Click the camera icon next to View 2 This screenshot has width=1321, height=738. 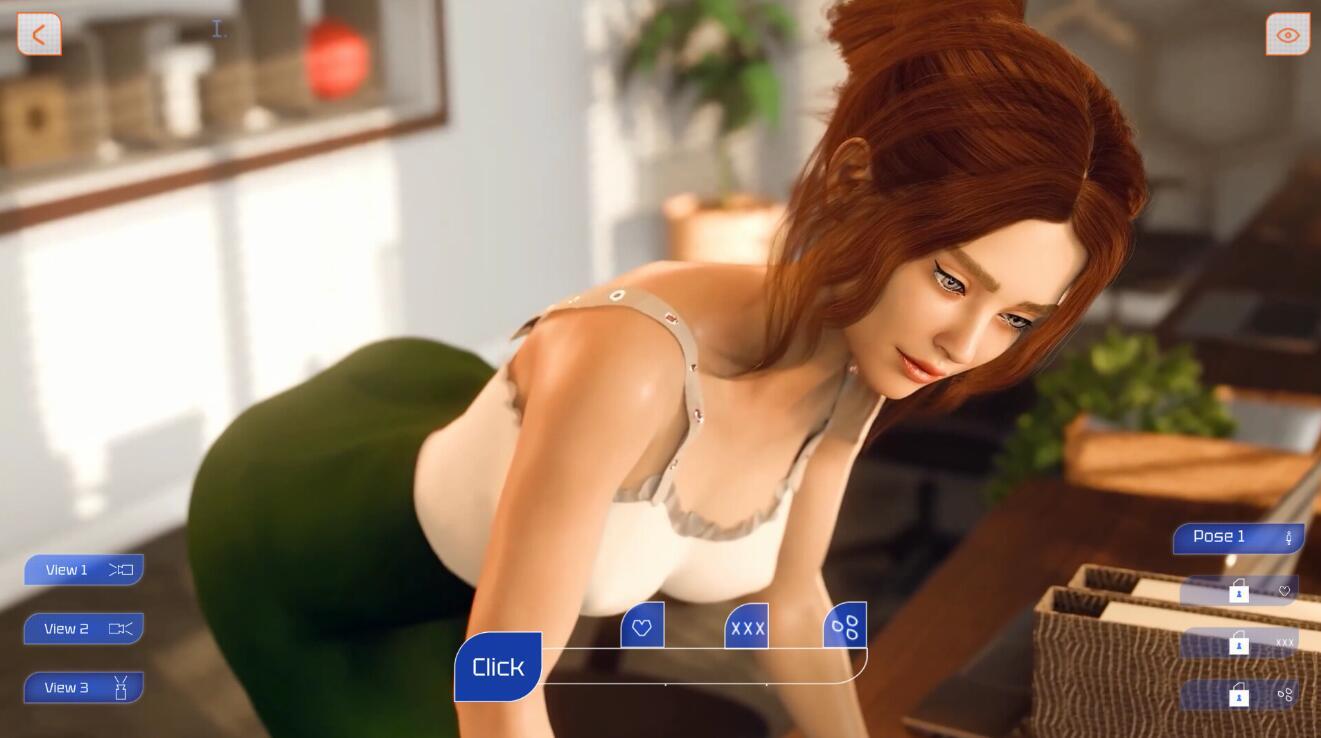121,628
